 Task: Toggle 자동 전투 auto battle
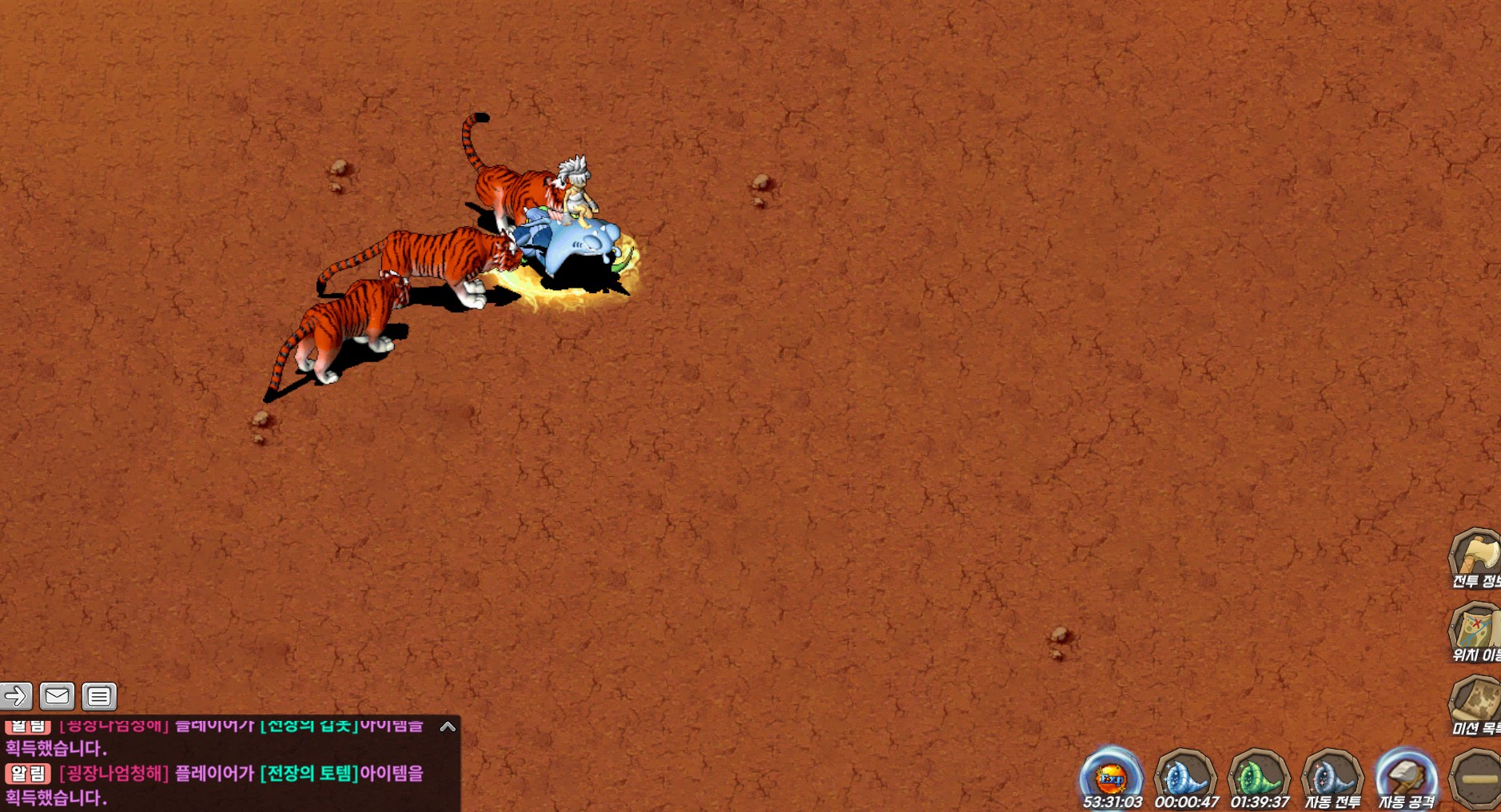pos(1332,777)
